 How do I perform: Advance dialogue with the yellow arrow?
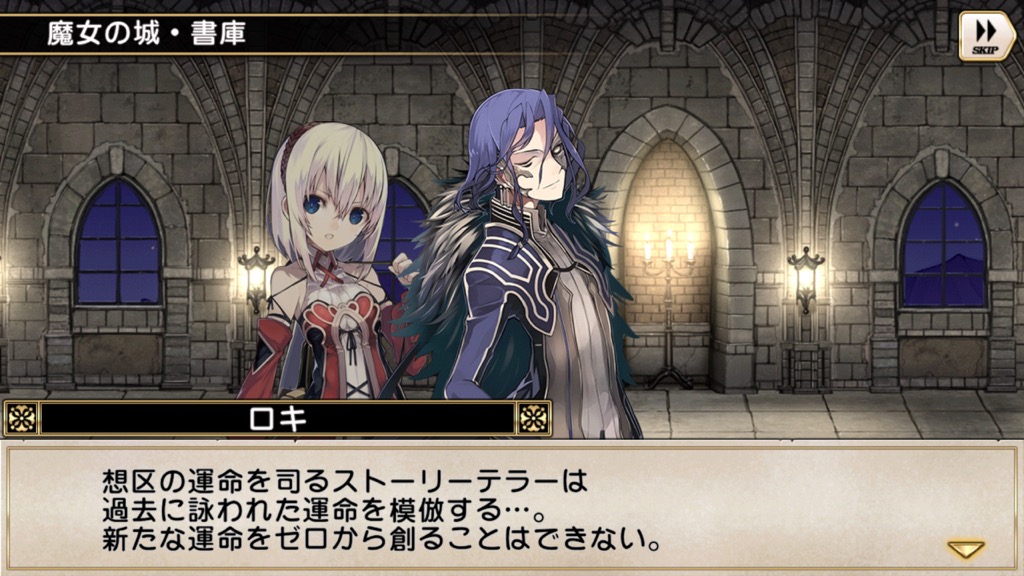tap(965, 549)
